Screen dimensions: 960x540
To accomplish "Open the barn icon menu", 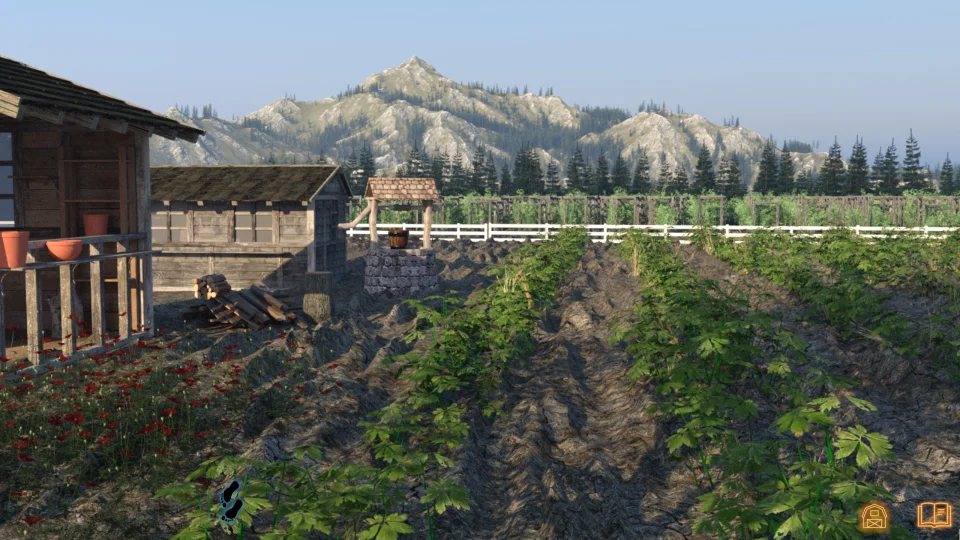I will (x=874, y=516).
